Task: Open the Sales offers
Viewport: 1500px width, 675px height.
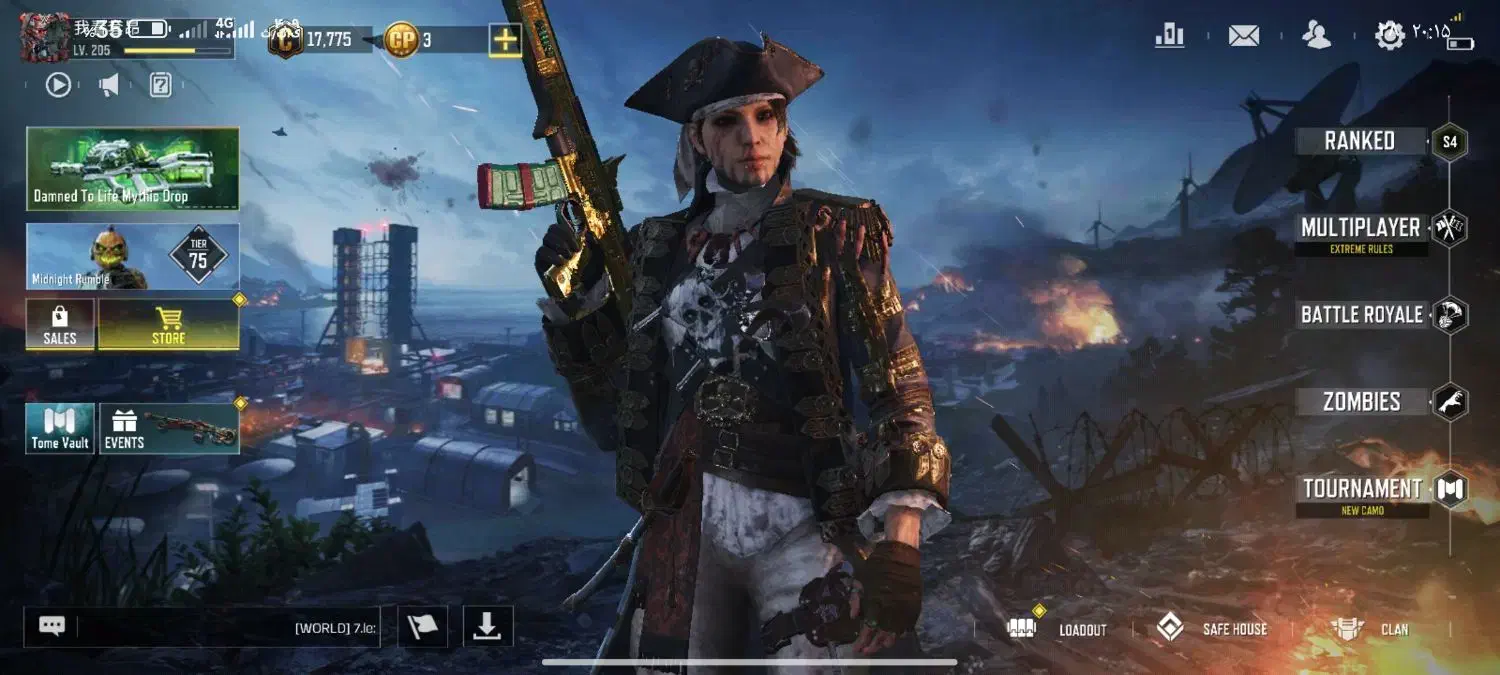Action: 60,325
